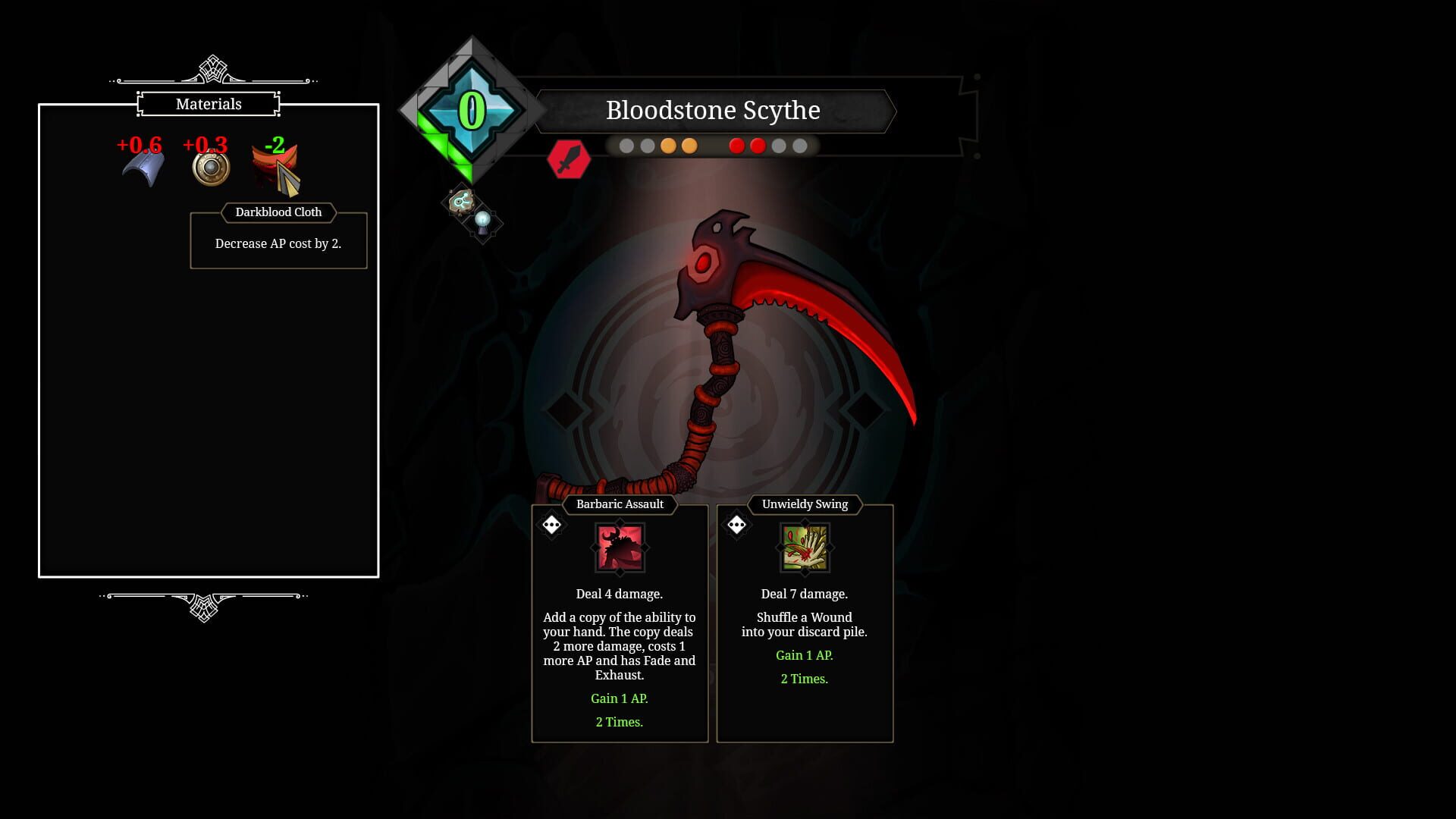Open the glowing rune sigil below the level diamond
This screenshot has width=1456, height=819.
(462, 202)
